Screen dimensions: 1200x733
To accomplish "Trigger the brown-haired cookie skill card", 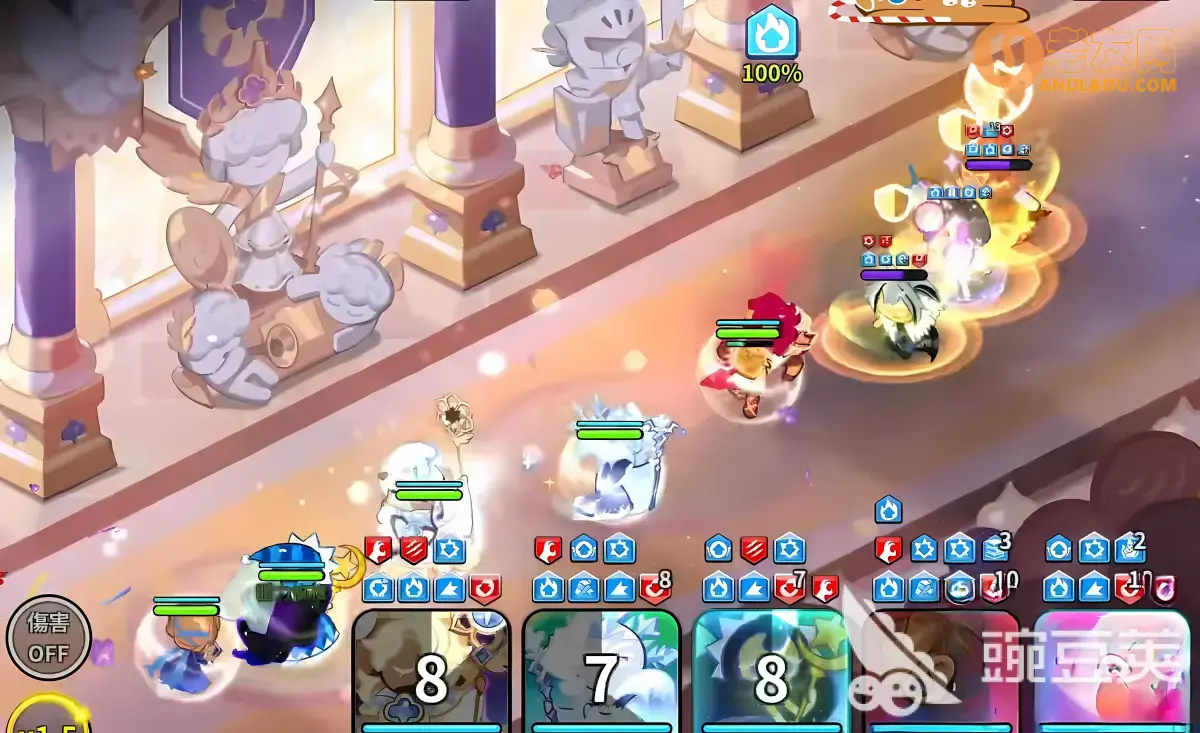I will point(941,673).
